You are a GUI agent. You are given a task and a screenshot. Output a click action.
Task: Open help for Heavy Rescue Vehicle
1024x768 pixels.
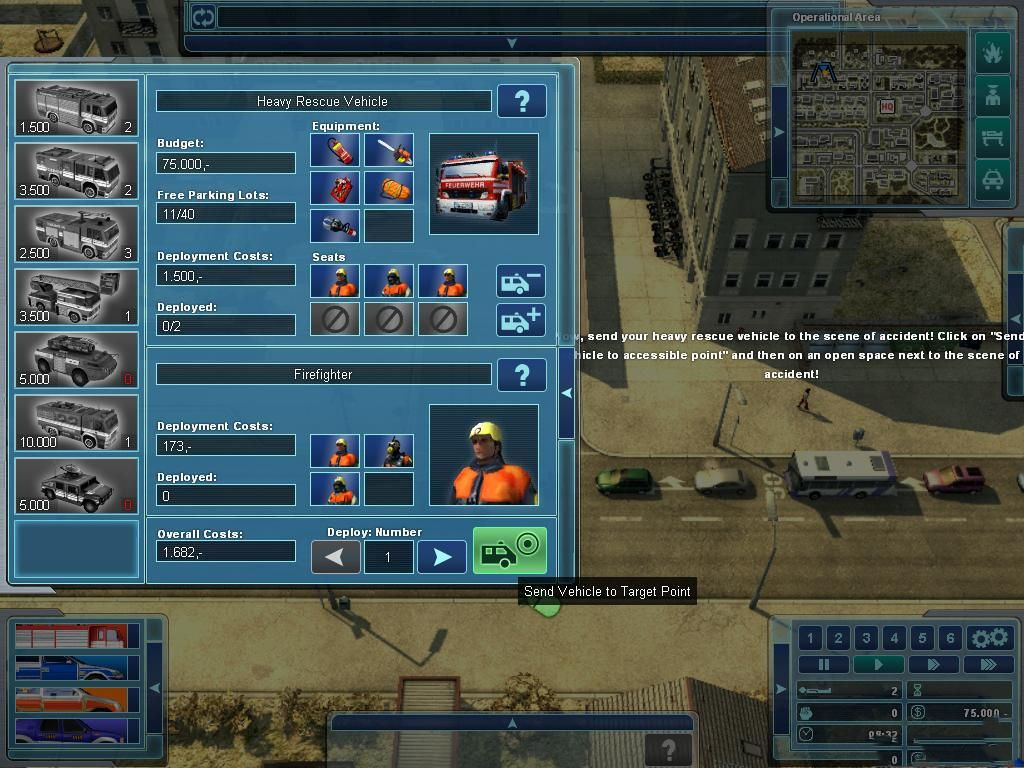tap(521, 101)
